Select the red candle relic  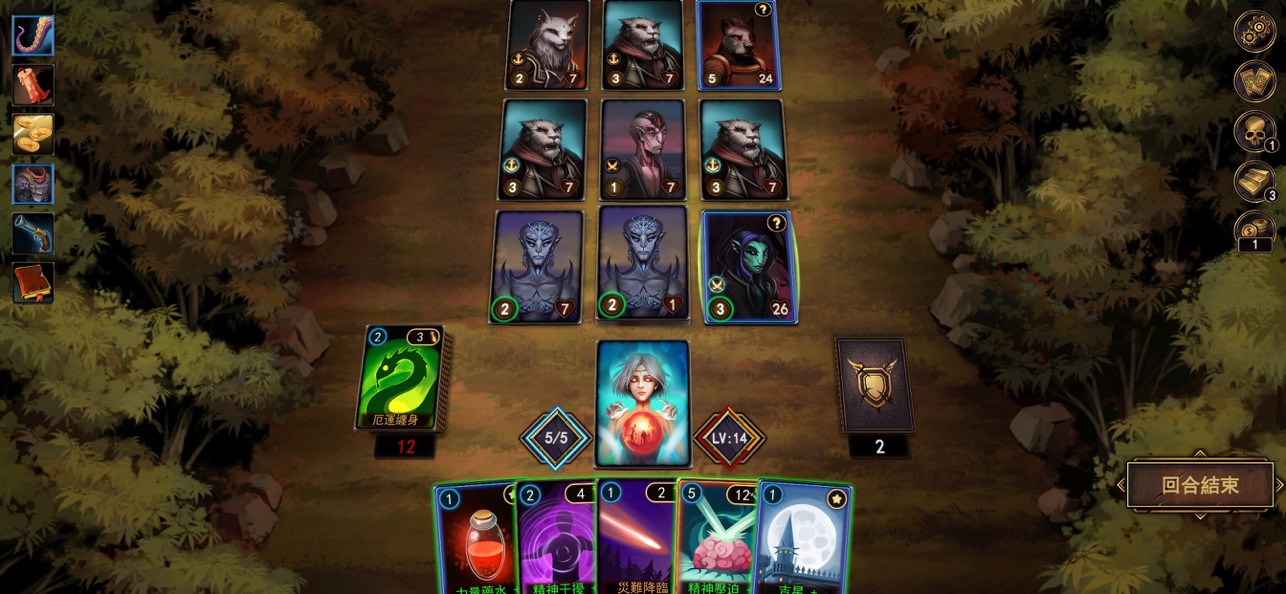(33, 85)
